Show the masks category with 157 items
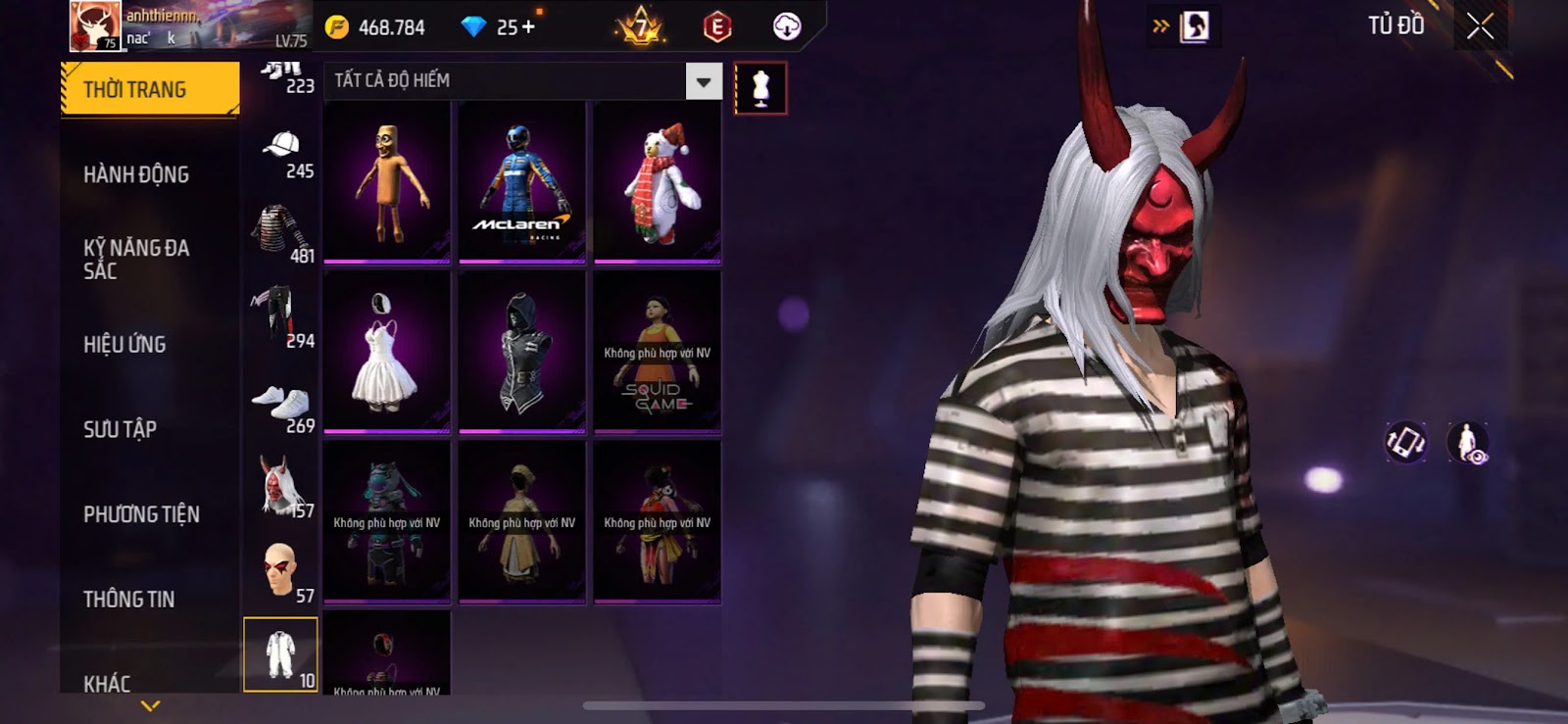The image size is (1568, 724). pyautogui.click(x=281, y=487)
